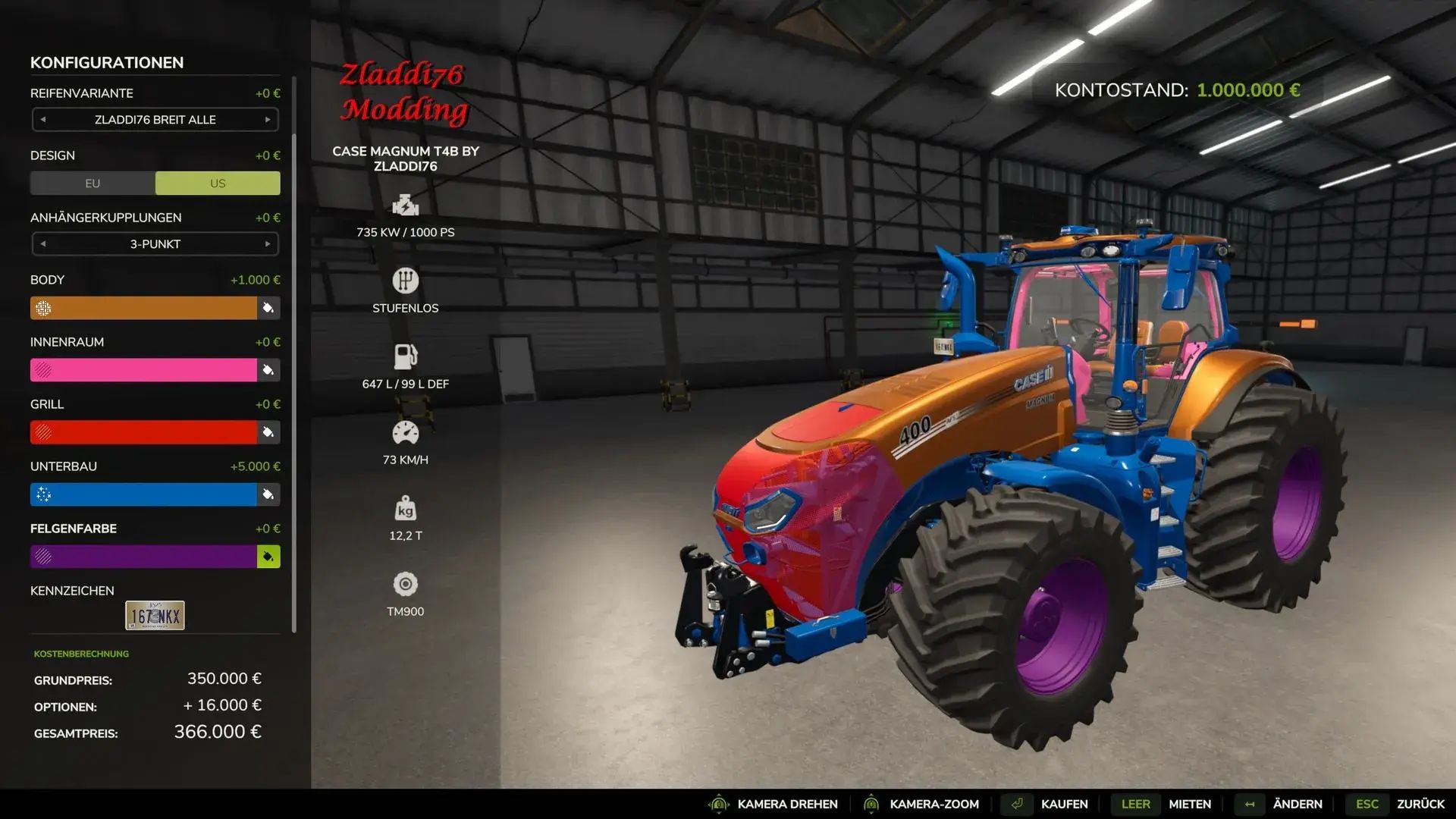
Task: Switch design to EU
Action: point(93,184)
